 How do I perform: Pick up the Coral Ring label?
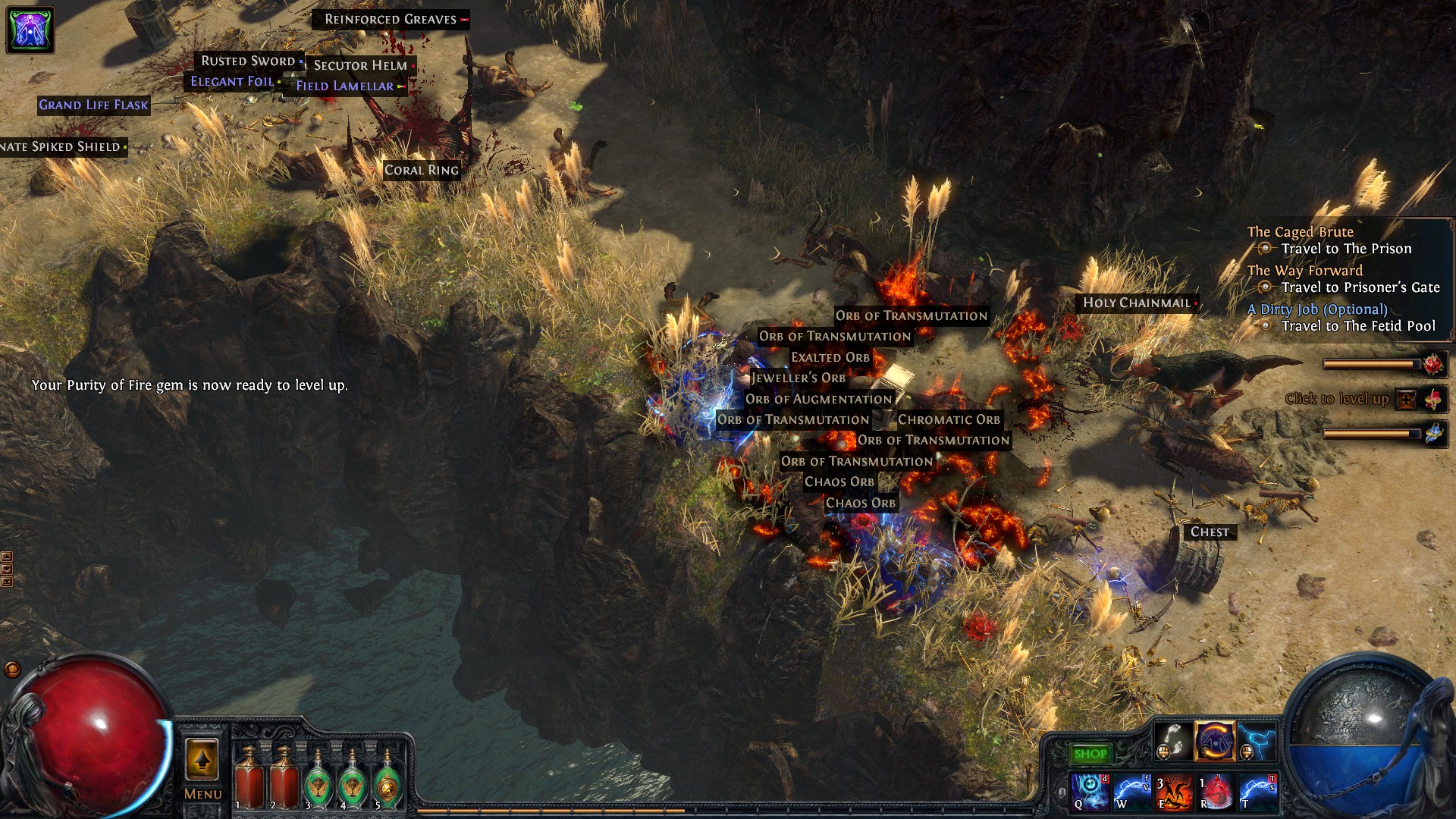(x=422, y=170)
